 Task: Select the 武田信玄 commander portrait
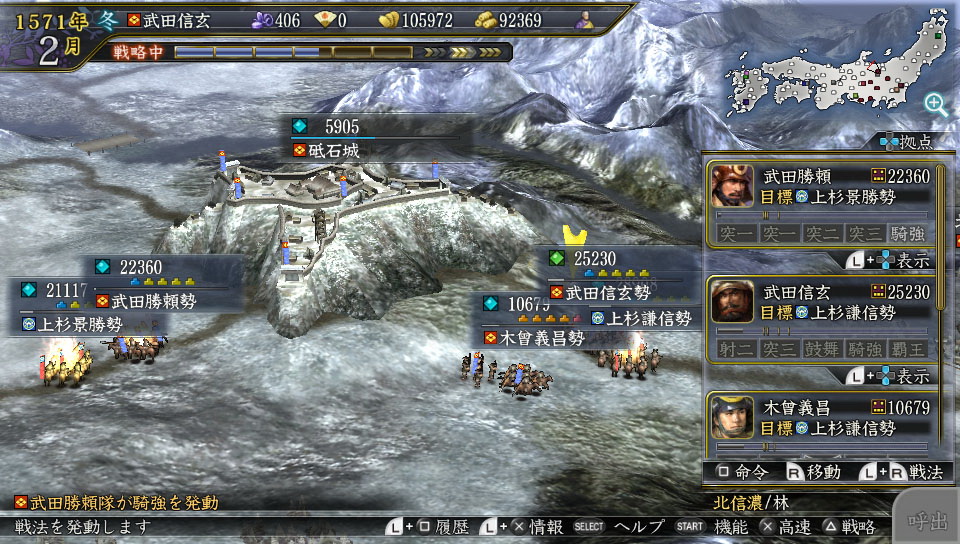[x=733, y=301]
